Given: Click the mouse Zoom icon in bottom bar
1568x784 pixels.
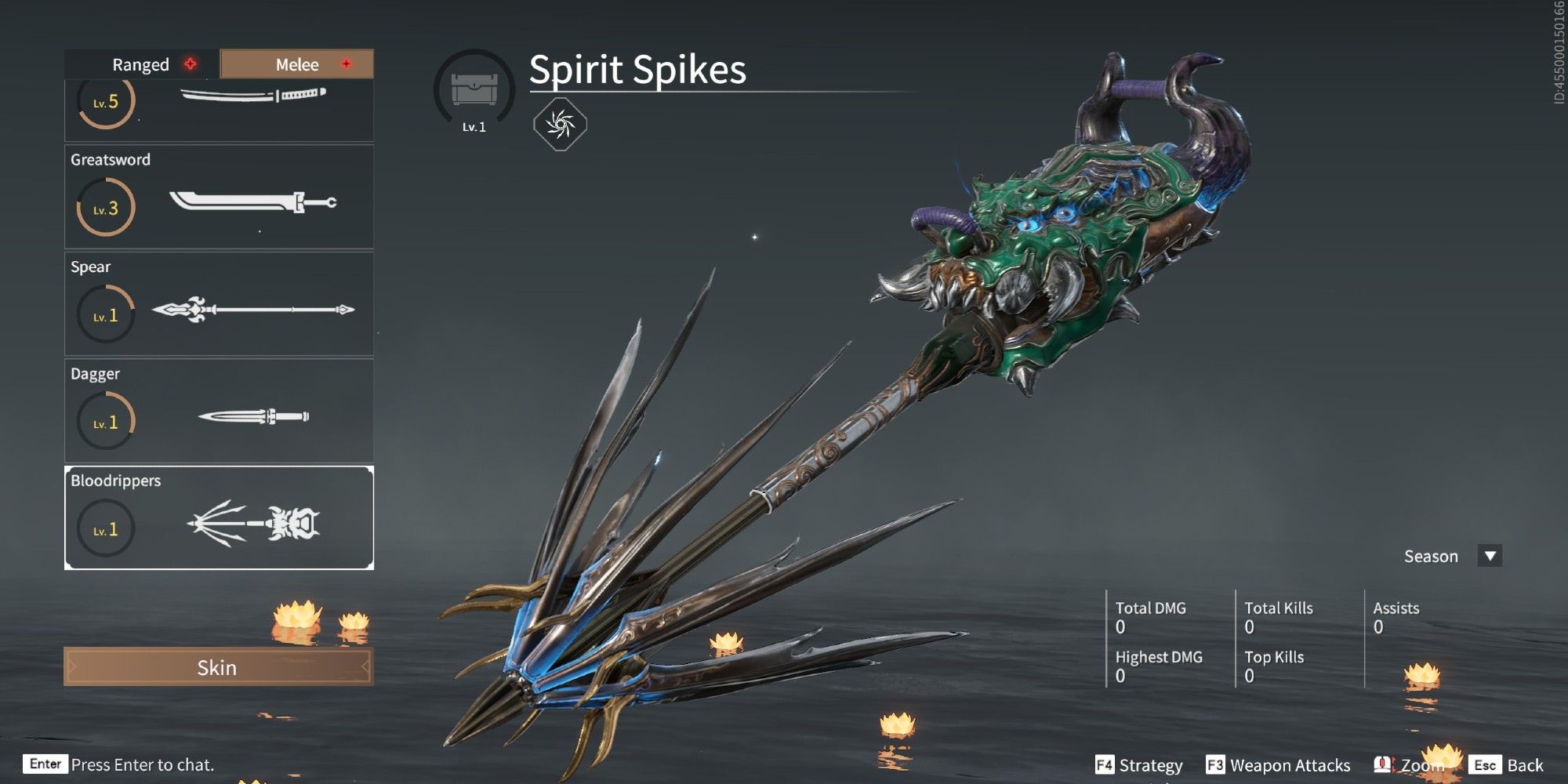Looking at the screenshot, I should [x=1381, y=764].
